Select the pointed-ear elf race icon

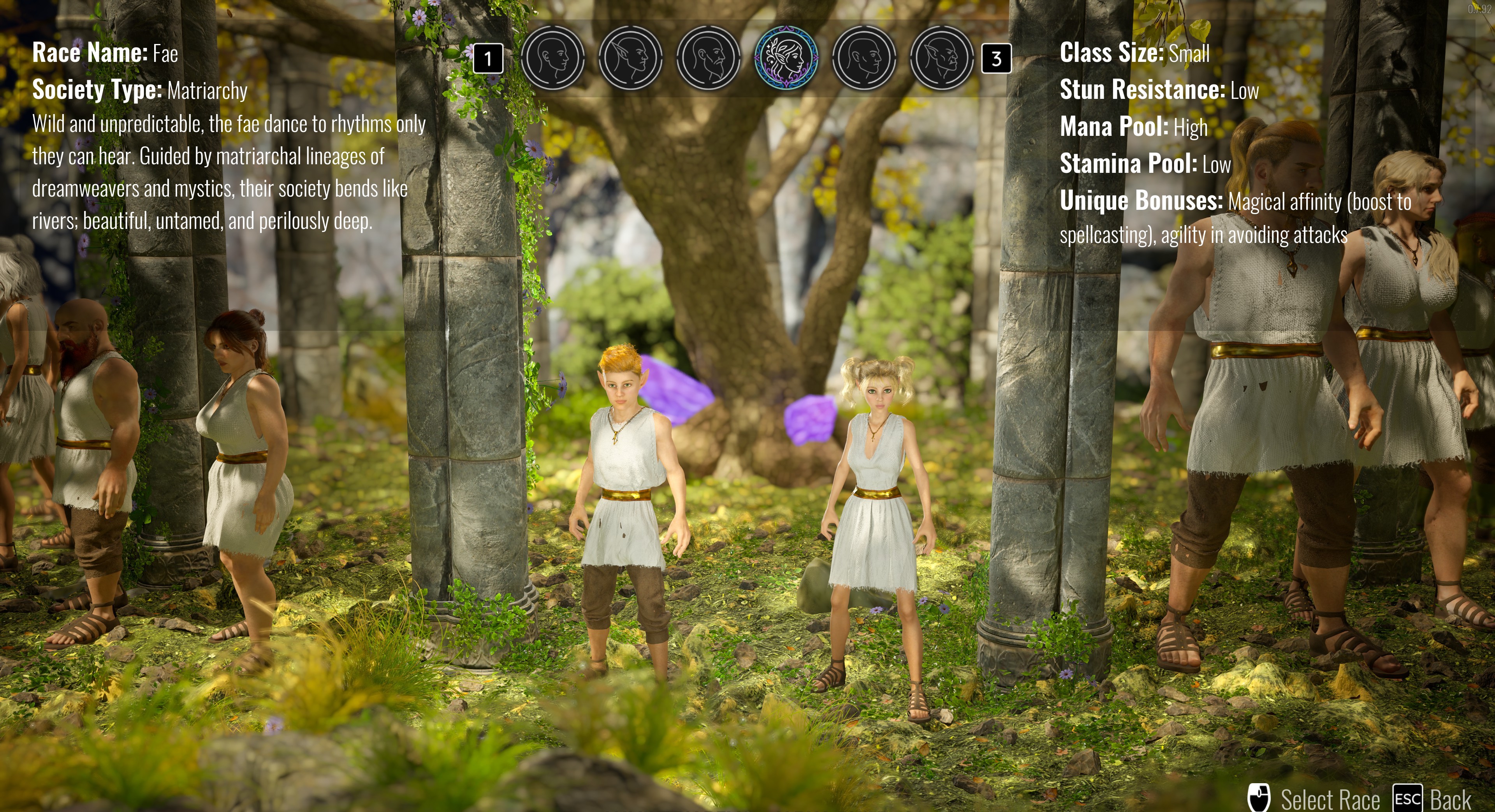tap(630, 58)
